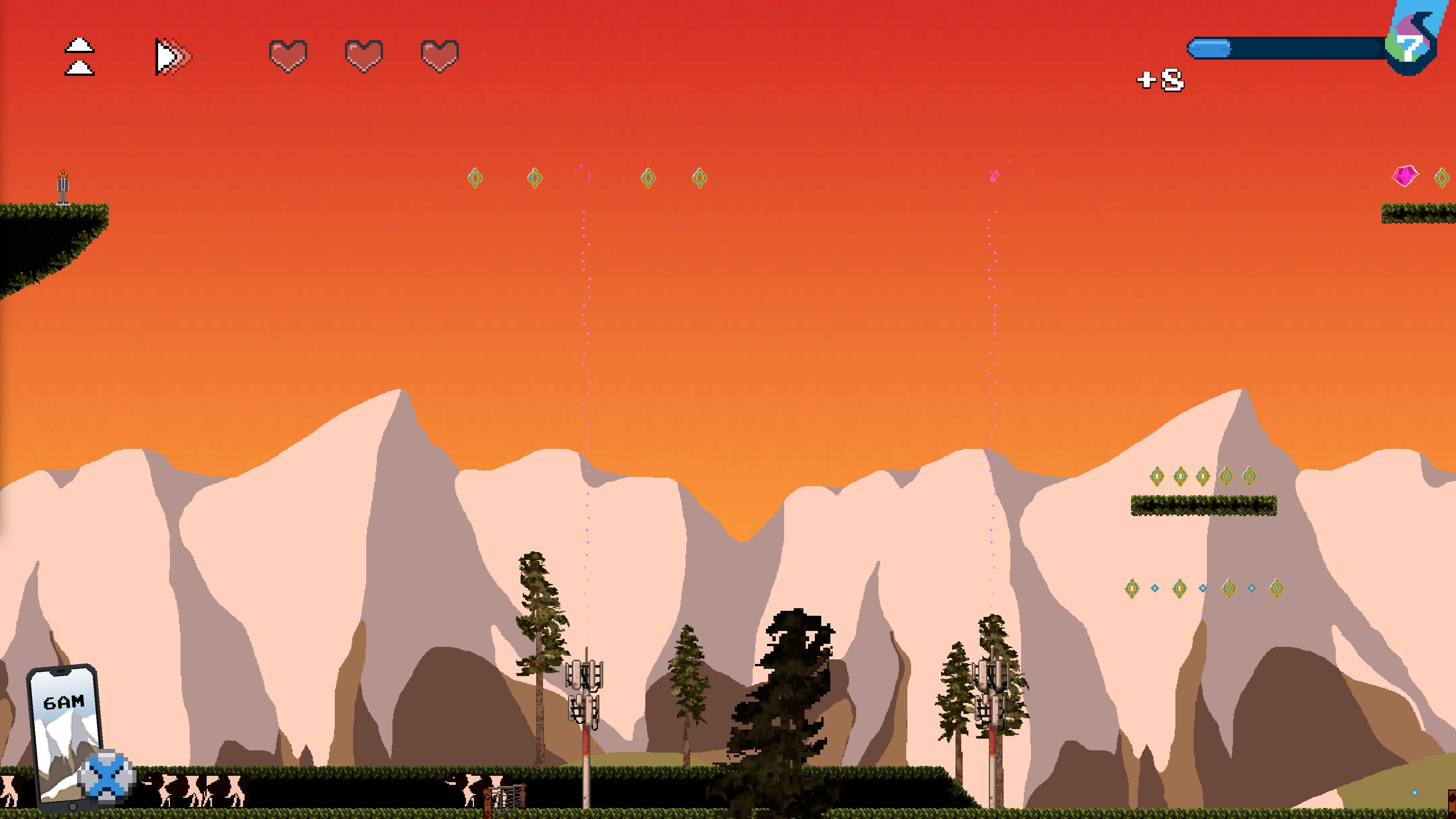This screenshot has height=819, width=1456.
Task: Click the middle heart icon
Action: coord(364,55)
